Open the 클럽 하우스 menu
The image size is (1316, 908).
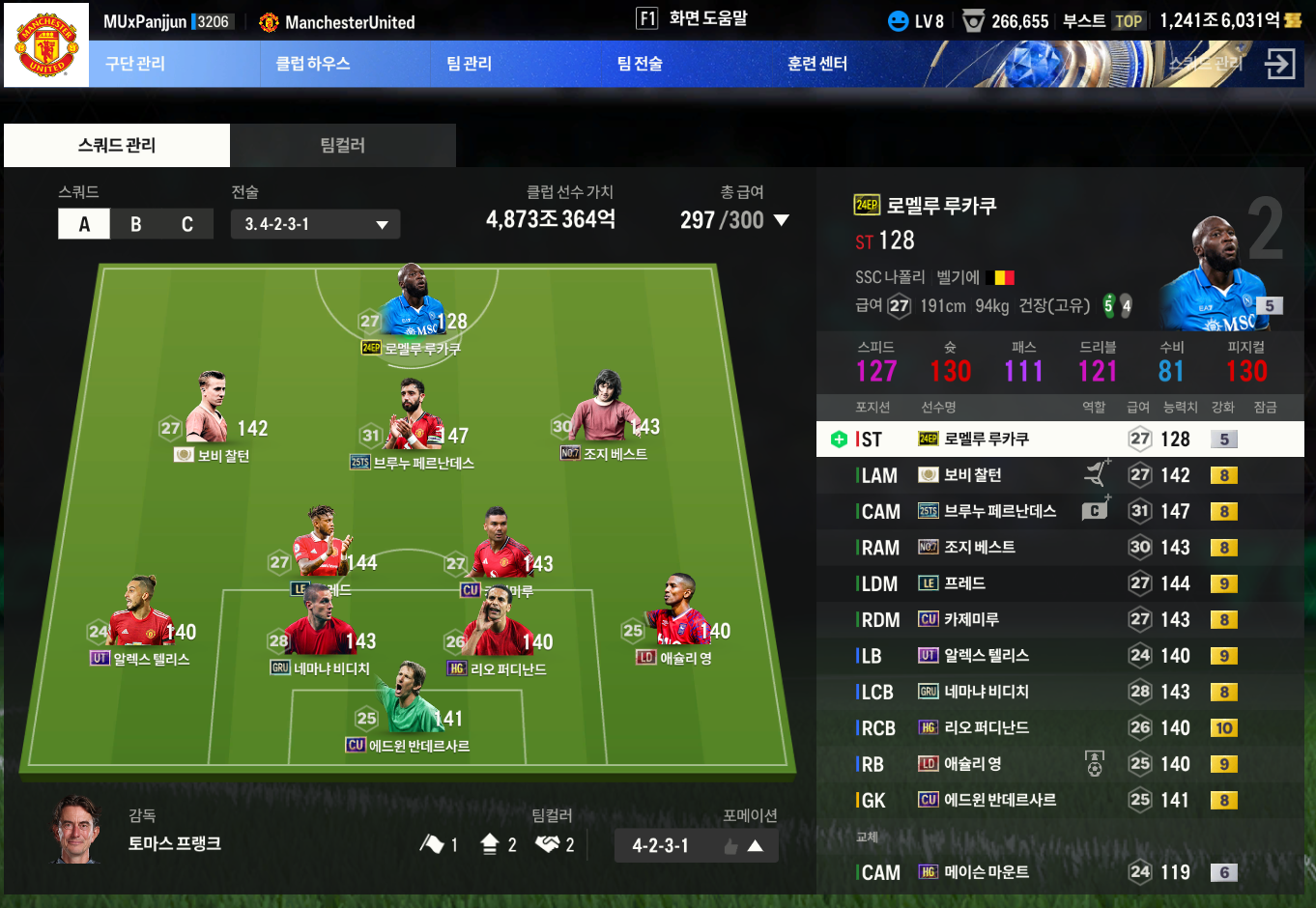point(313,64)
